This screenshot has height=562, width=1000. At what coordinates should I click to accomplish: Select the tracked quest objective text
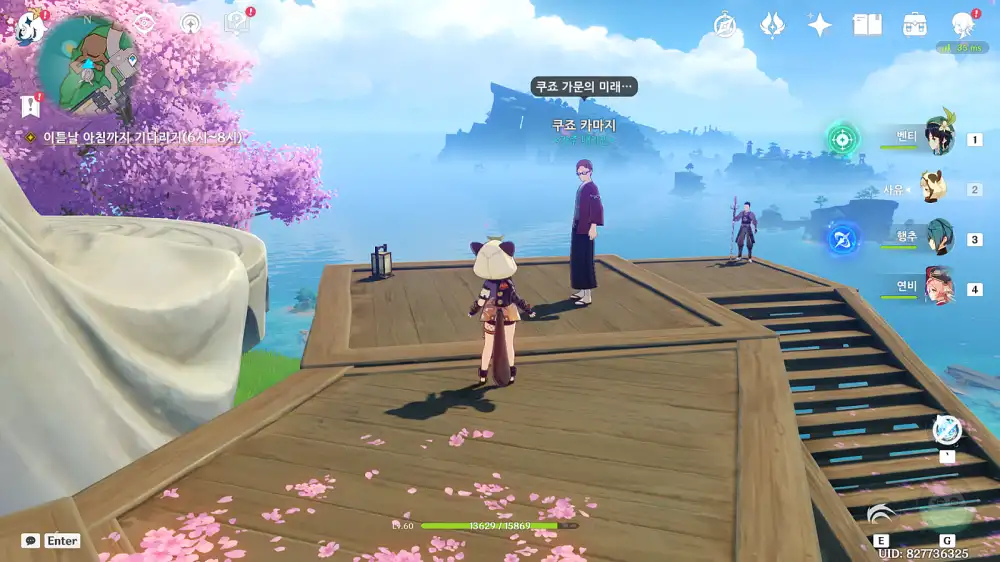point(141,138)
